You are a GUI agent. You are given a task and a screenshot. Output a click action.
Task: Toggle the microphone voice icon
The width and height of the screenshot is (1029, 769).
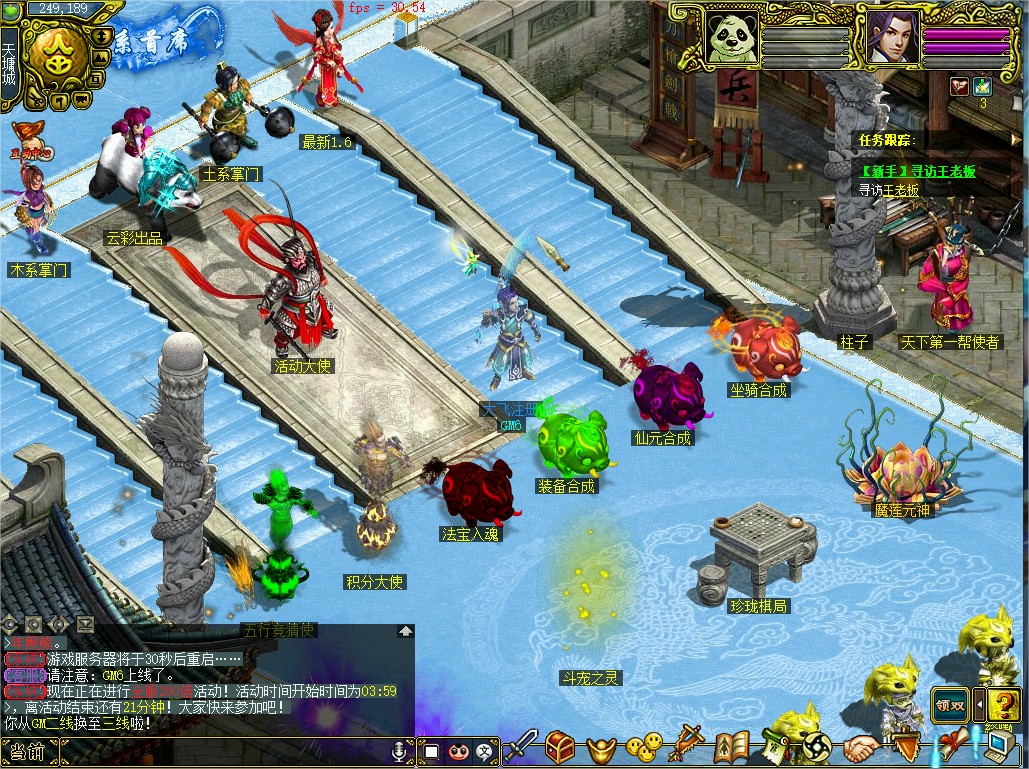pyautogui.click(x=401, y=750)
